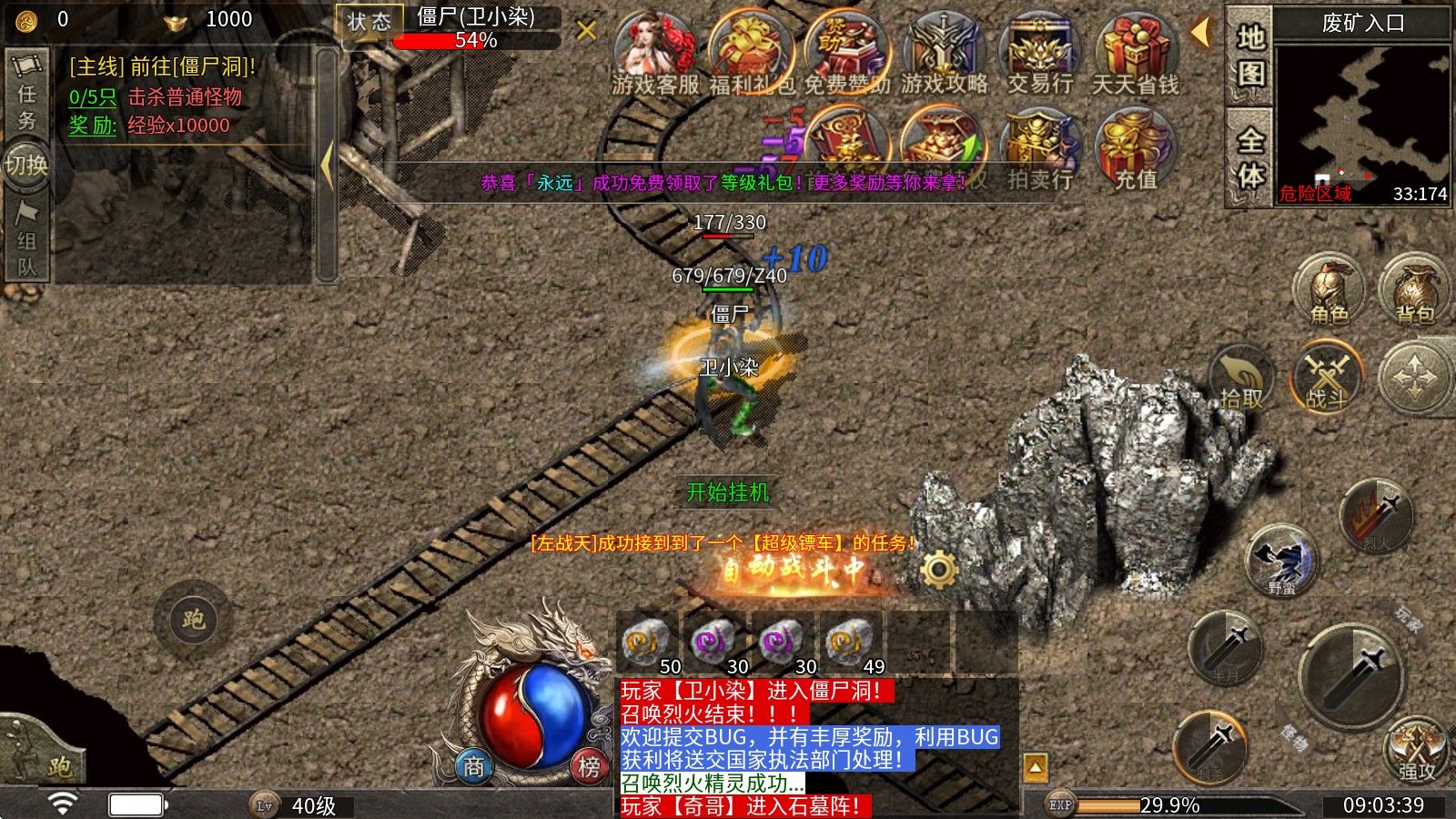Click 开始挂机 to start auto-play
Screen dimensions: 1456x819
pyautogui.click(x=727, y=492)
